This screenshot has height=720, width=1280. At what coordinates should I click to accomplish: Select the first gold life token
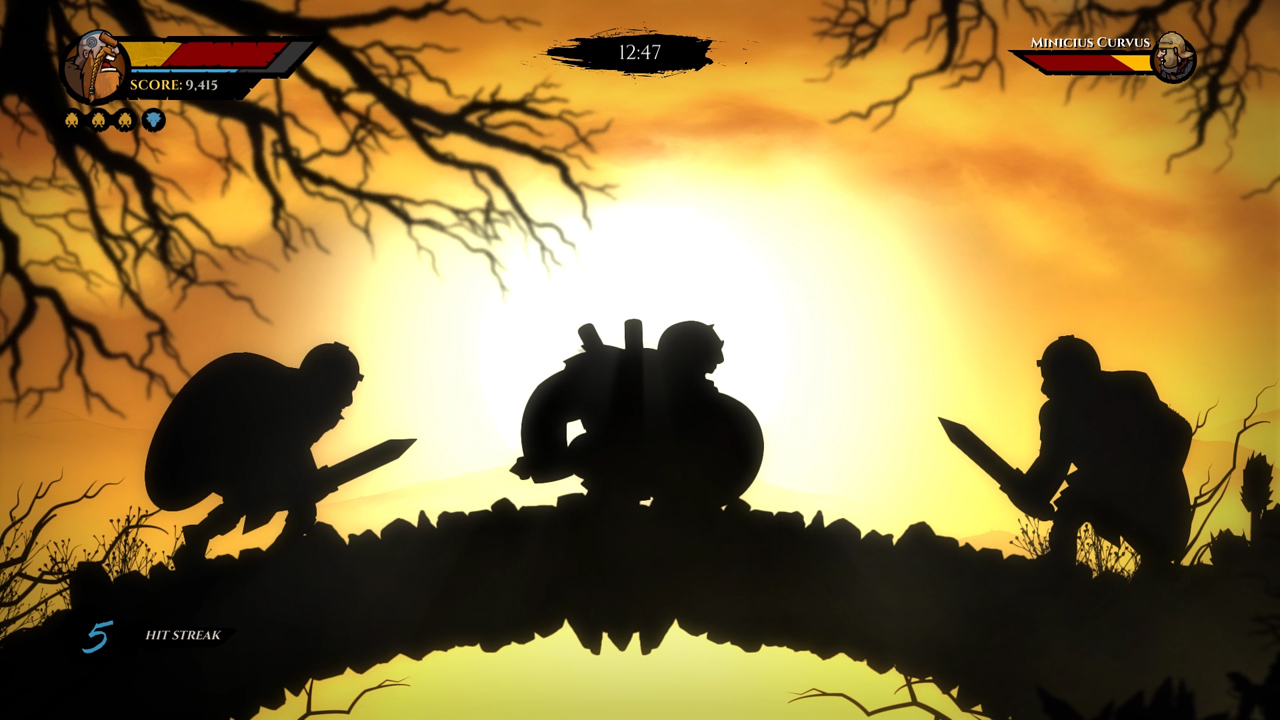click(x=73, y=119)
